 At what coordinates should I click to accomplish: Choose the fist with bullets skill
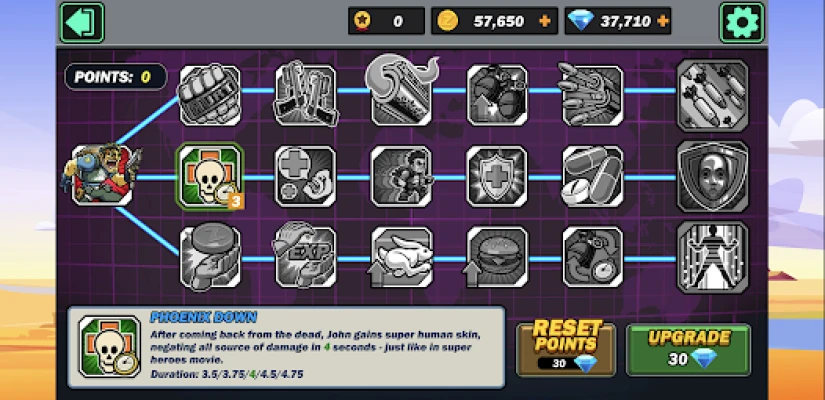(x=208, y=93)
